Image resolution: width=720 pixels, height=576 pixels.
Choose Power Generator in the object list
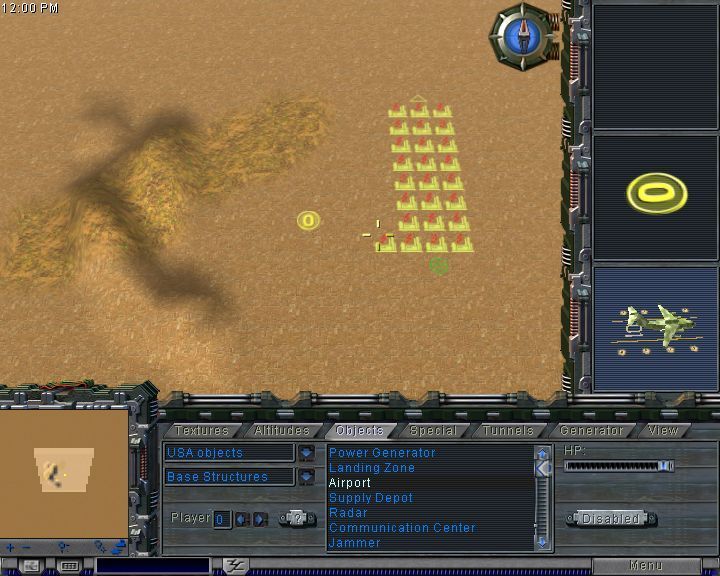pos(382,453)
